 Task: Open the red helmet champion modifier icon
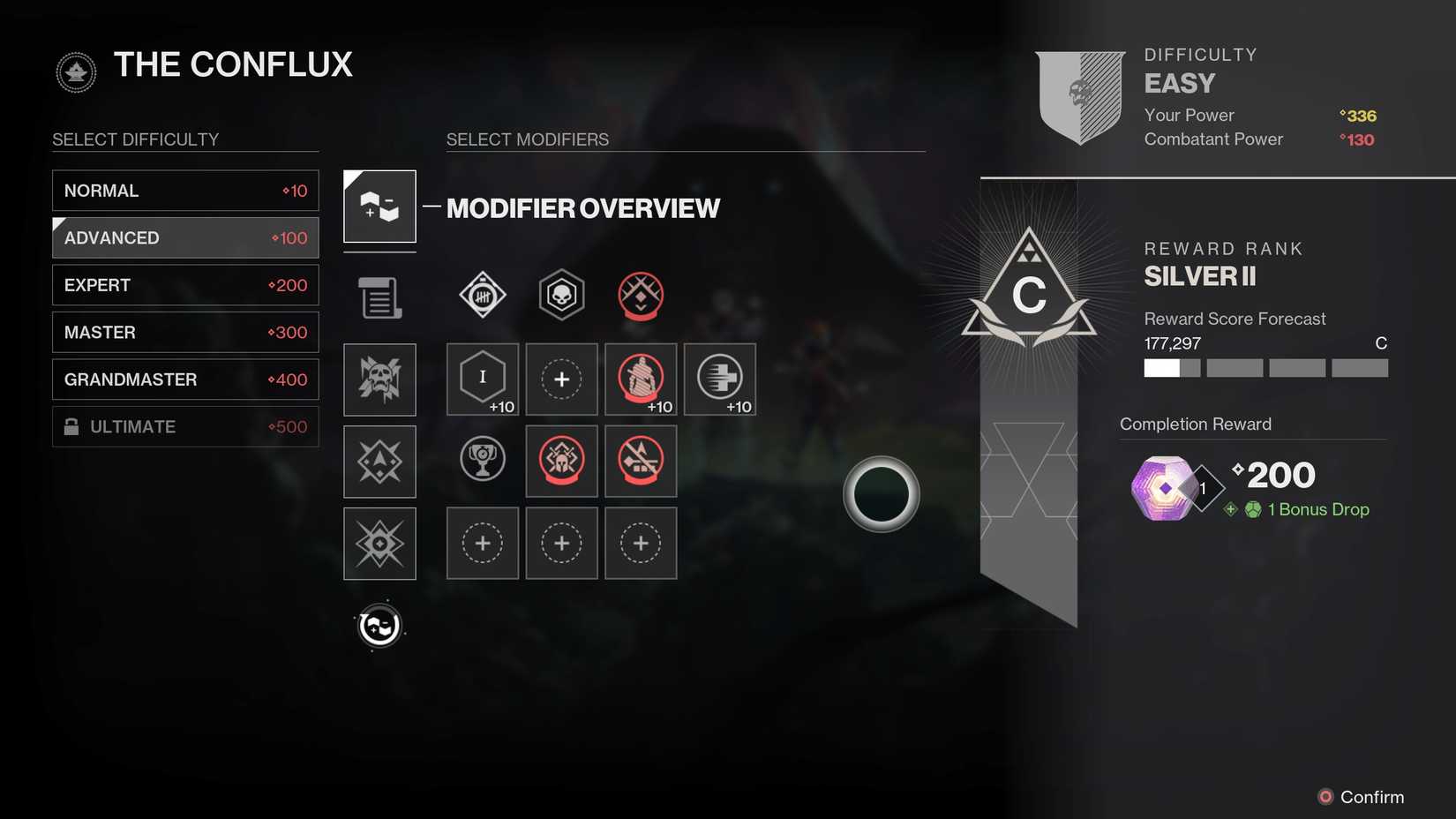[x=561, y=461]
